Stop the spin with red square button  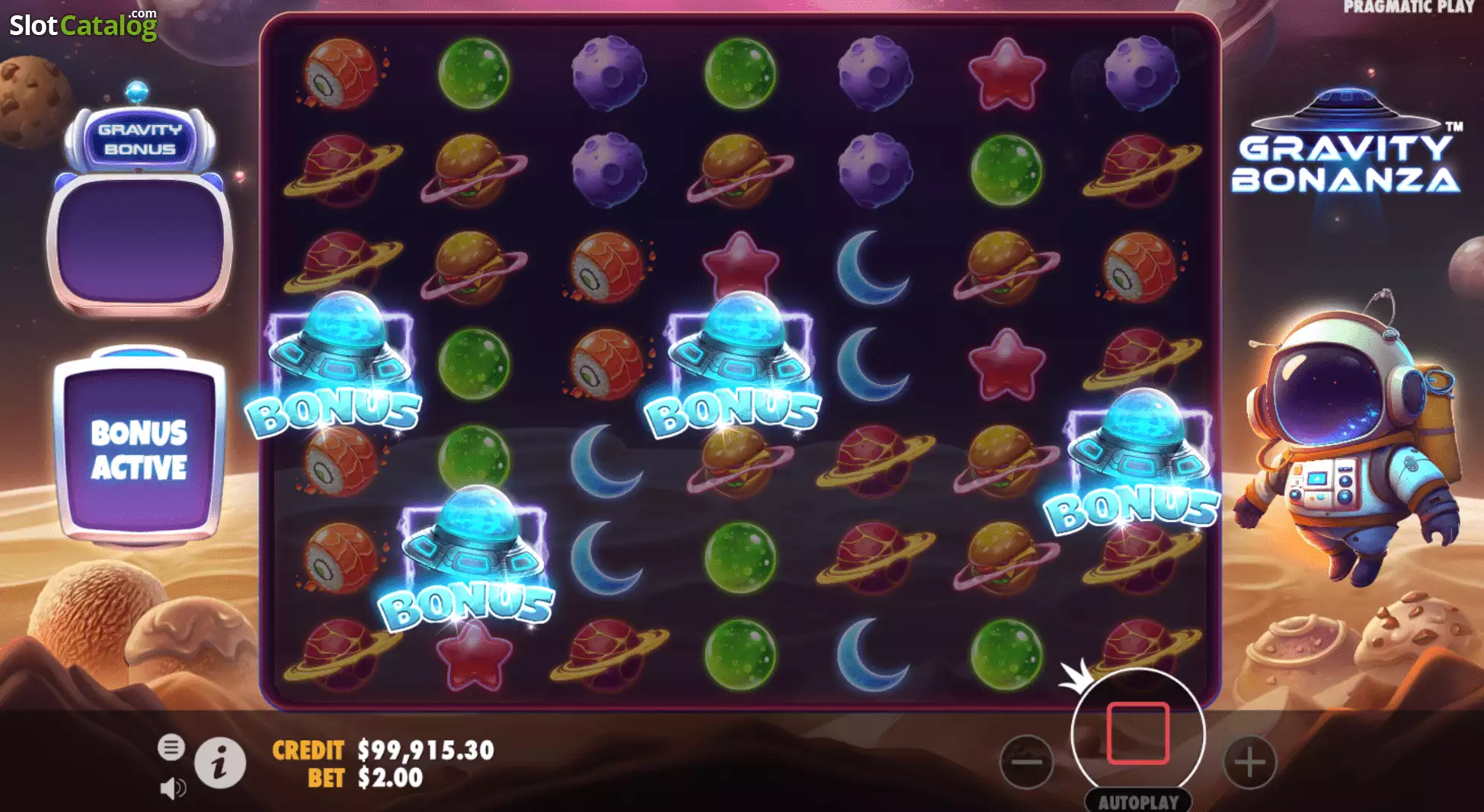click(x=1137, y=734)
